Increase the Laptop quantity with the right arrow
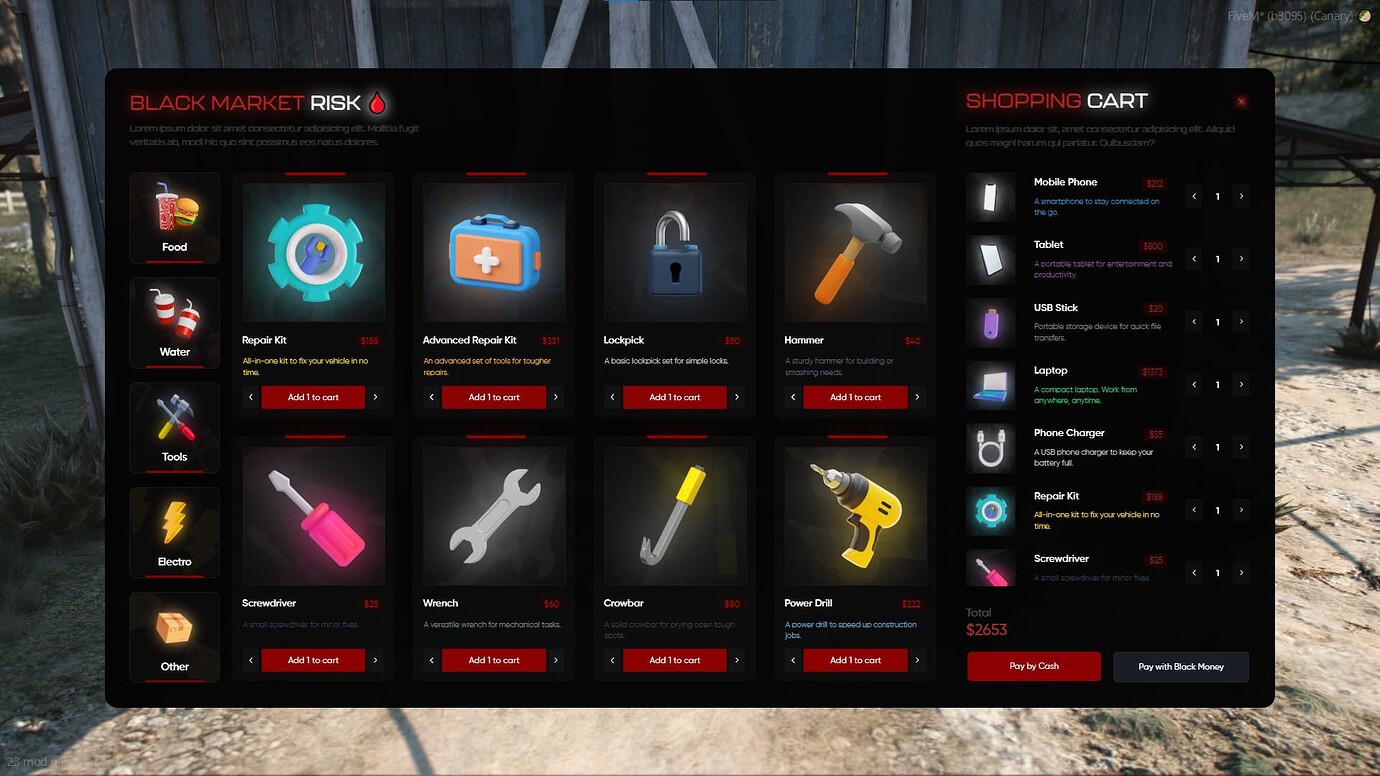Image resolution: width=1380 pixels, height=776 pixels. click(x=1242, y=384)
